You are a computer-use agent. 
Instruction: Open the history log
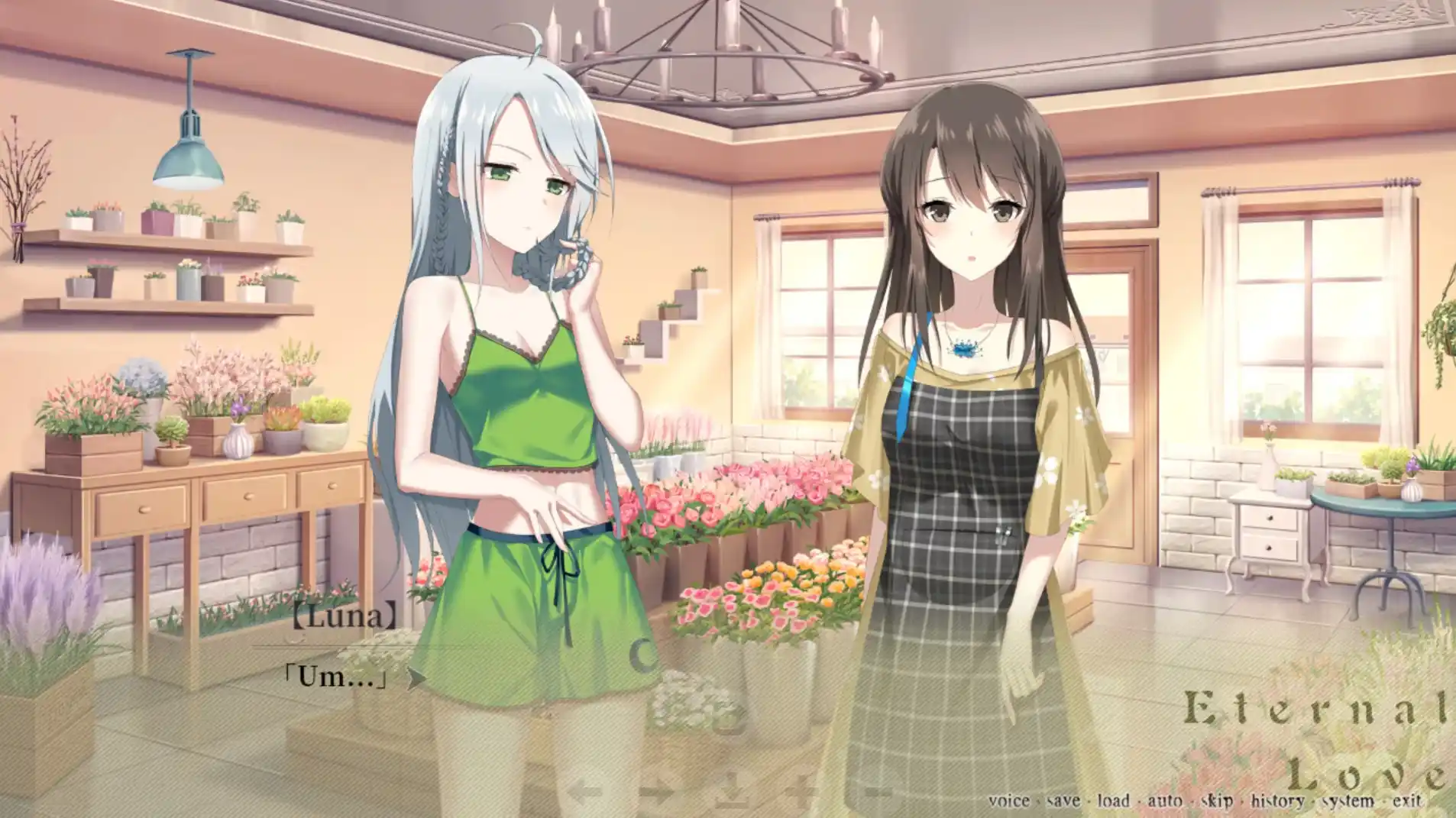[1276, 799]
